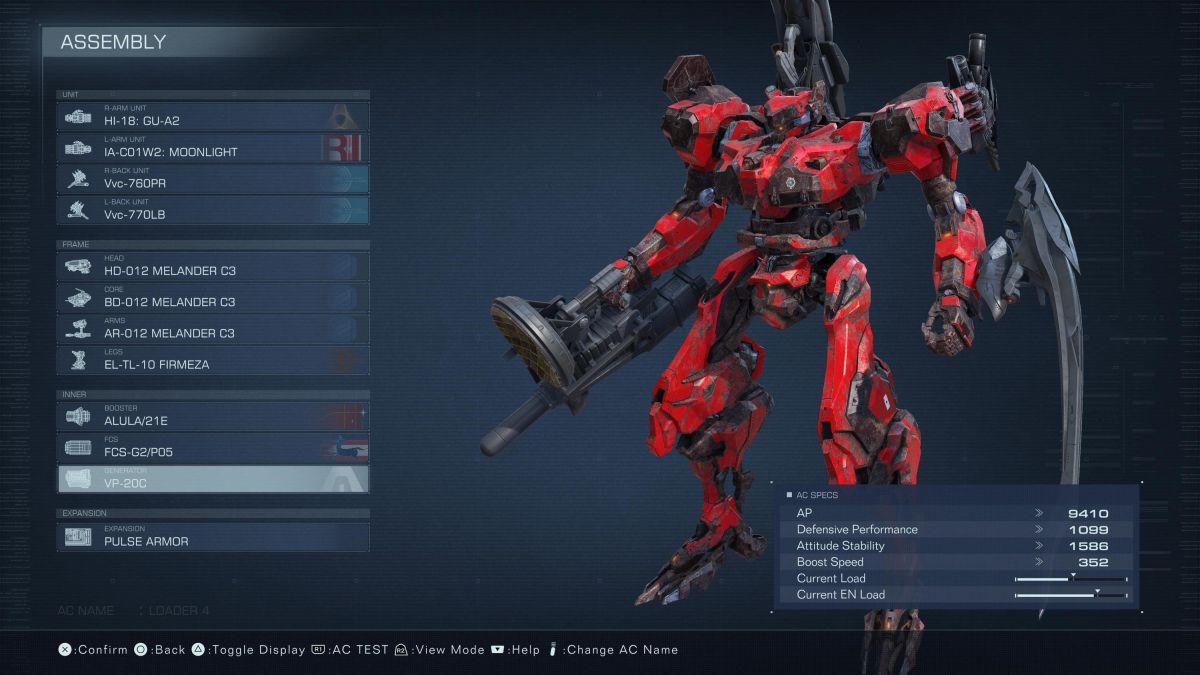Open the Booster ALULA/21E slot
The width and height of the screenshot is (1200, 675).
[213, 417]
